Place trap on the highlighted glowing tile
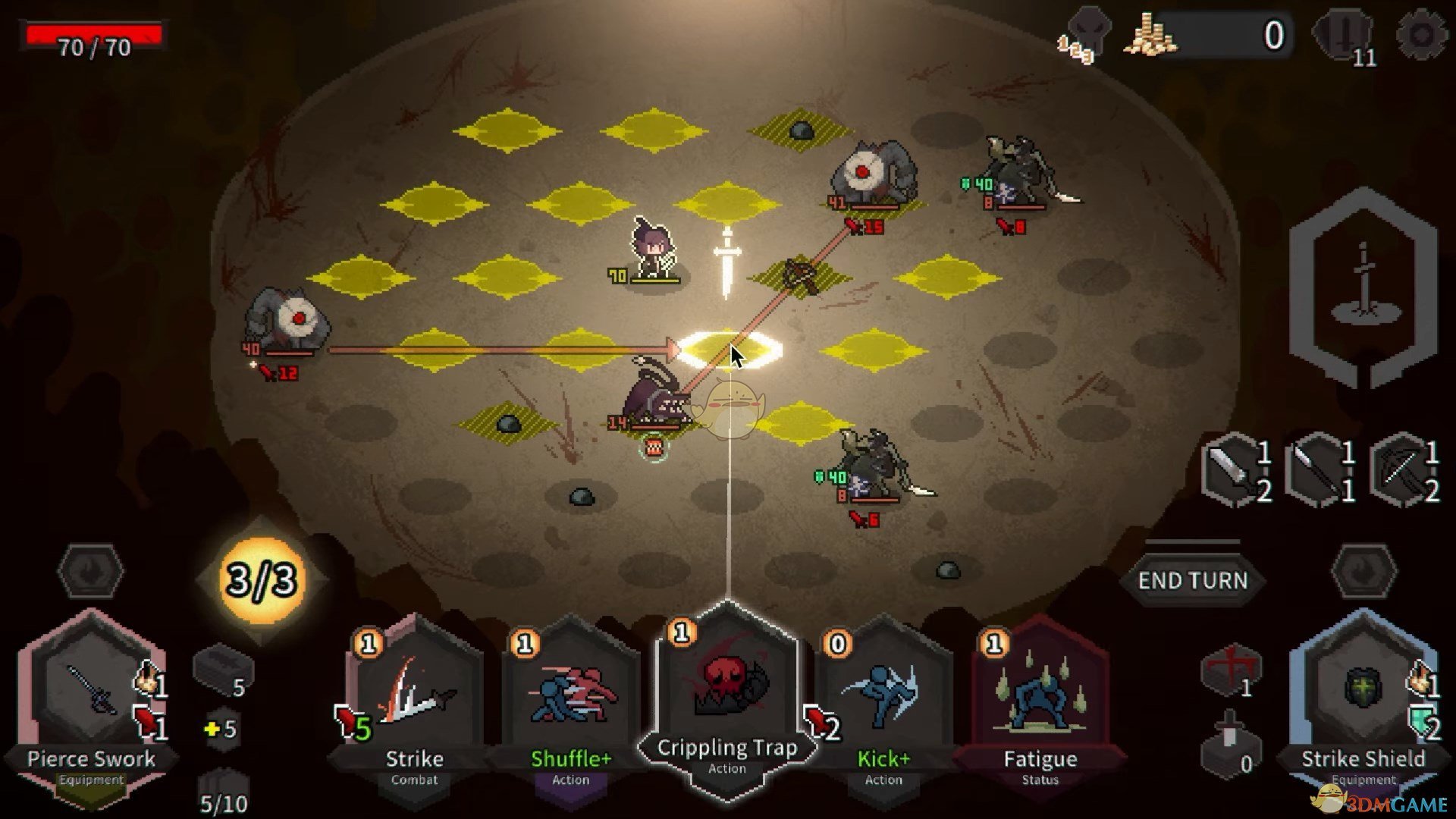Screen dimensions: 1456x819 728,350
